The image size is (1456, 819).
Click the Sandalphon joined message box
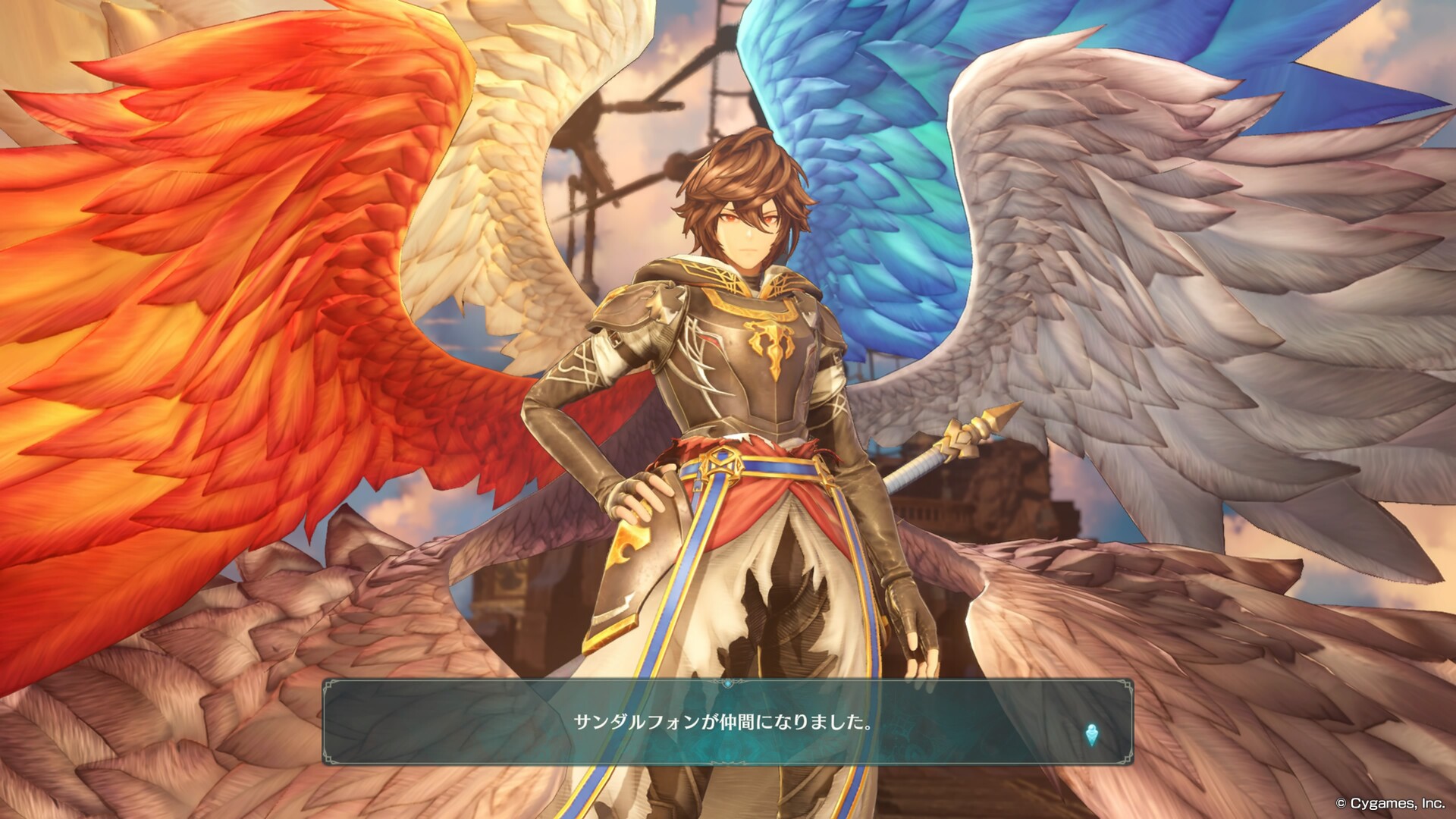point(726,722)
